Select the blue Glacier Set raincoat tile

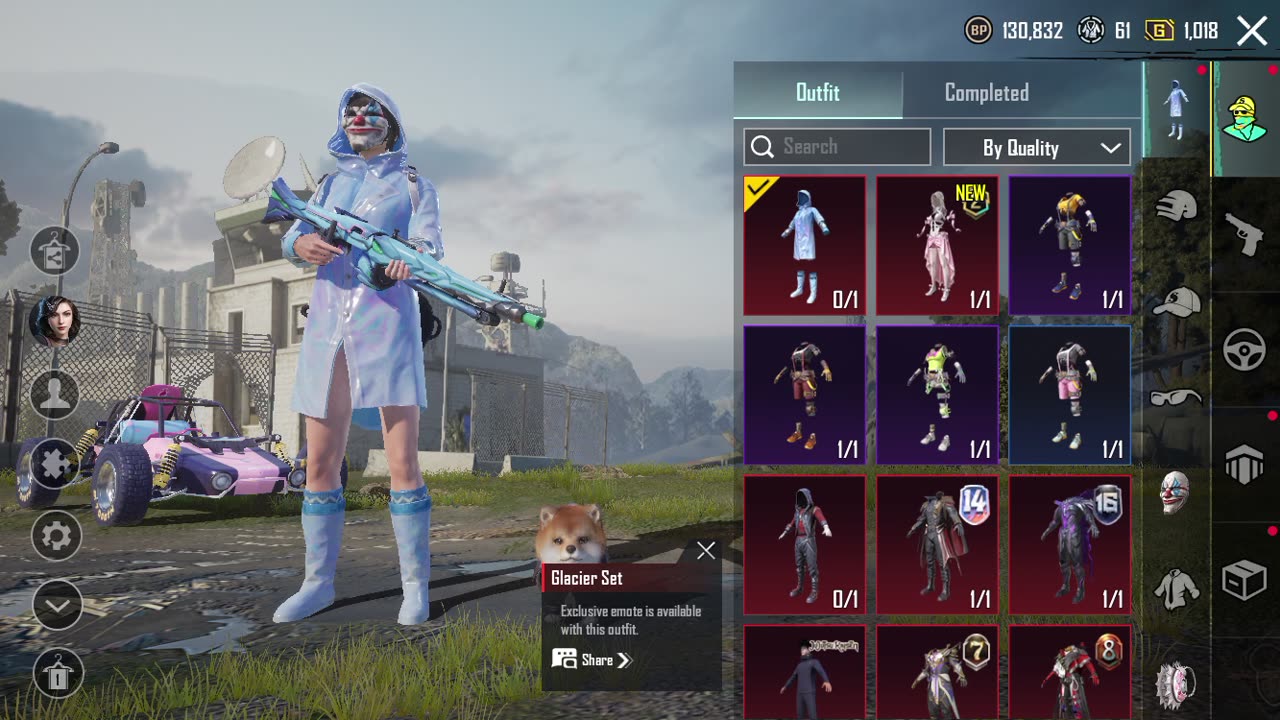(804, 245)
